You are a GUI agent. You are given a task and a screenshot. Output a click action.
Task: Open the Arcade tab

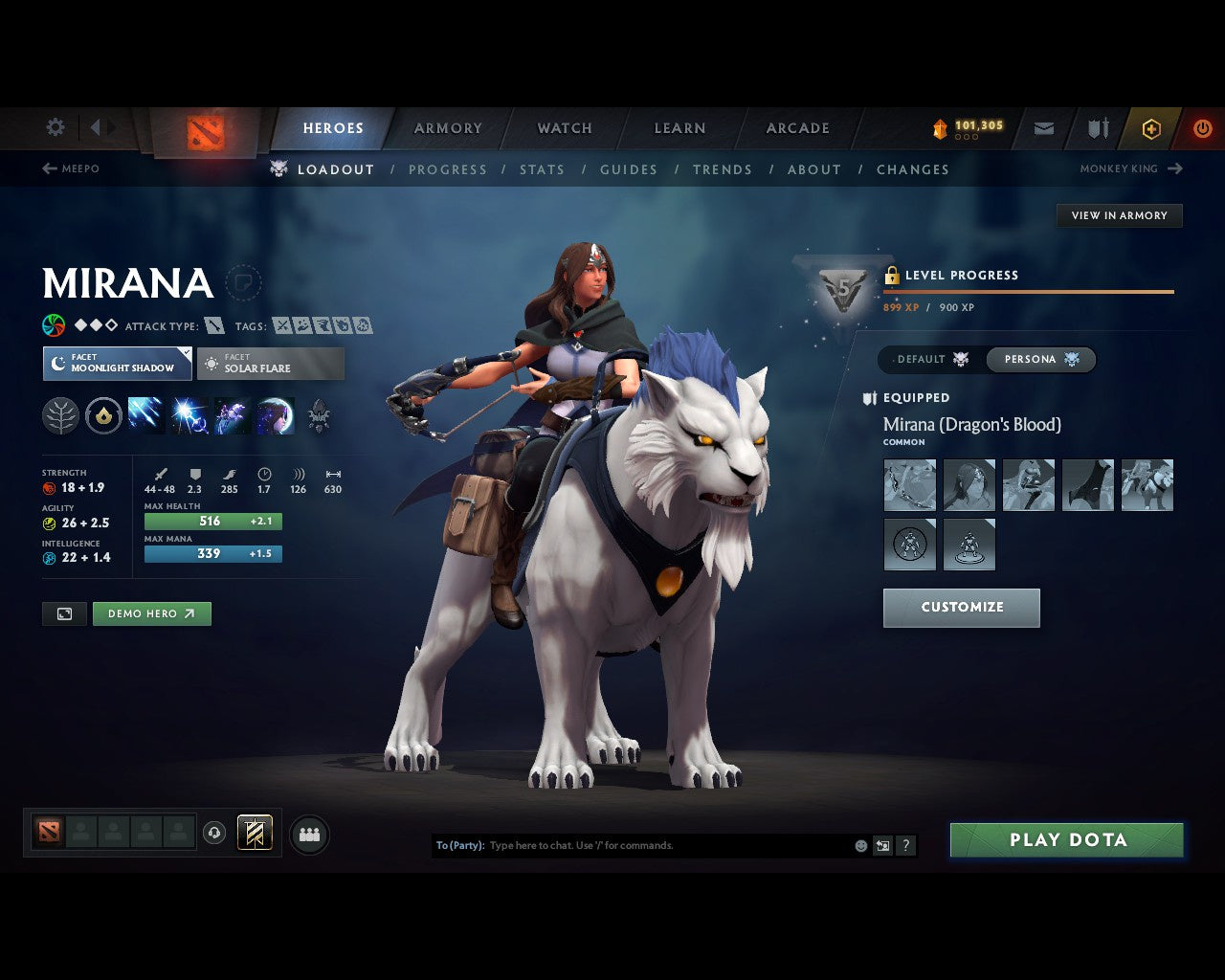coord(797,128)
